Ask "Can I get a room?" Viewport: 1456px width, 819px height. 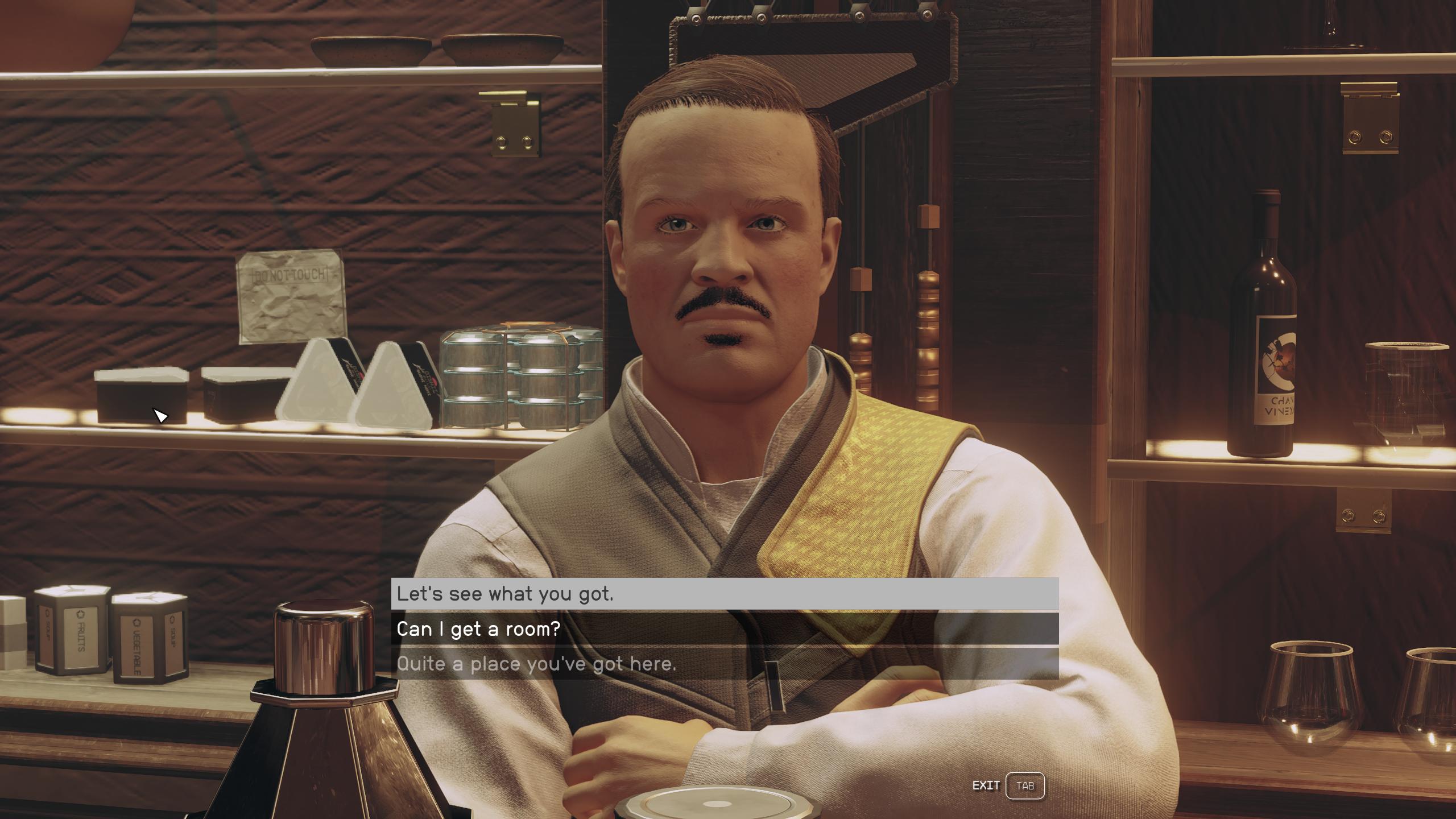click(x=724, y=629)
